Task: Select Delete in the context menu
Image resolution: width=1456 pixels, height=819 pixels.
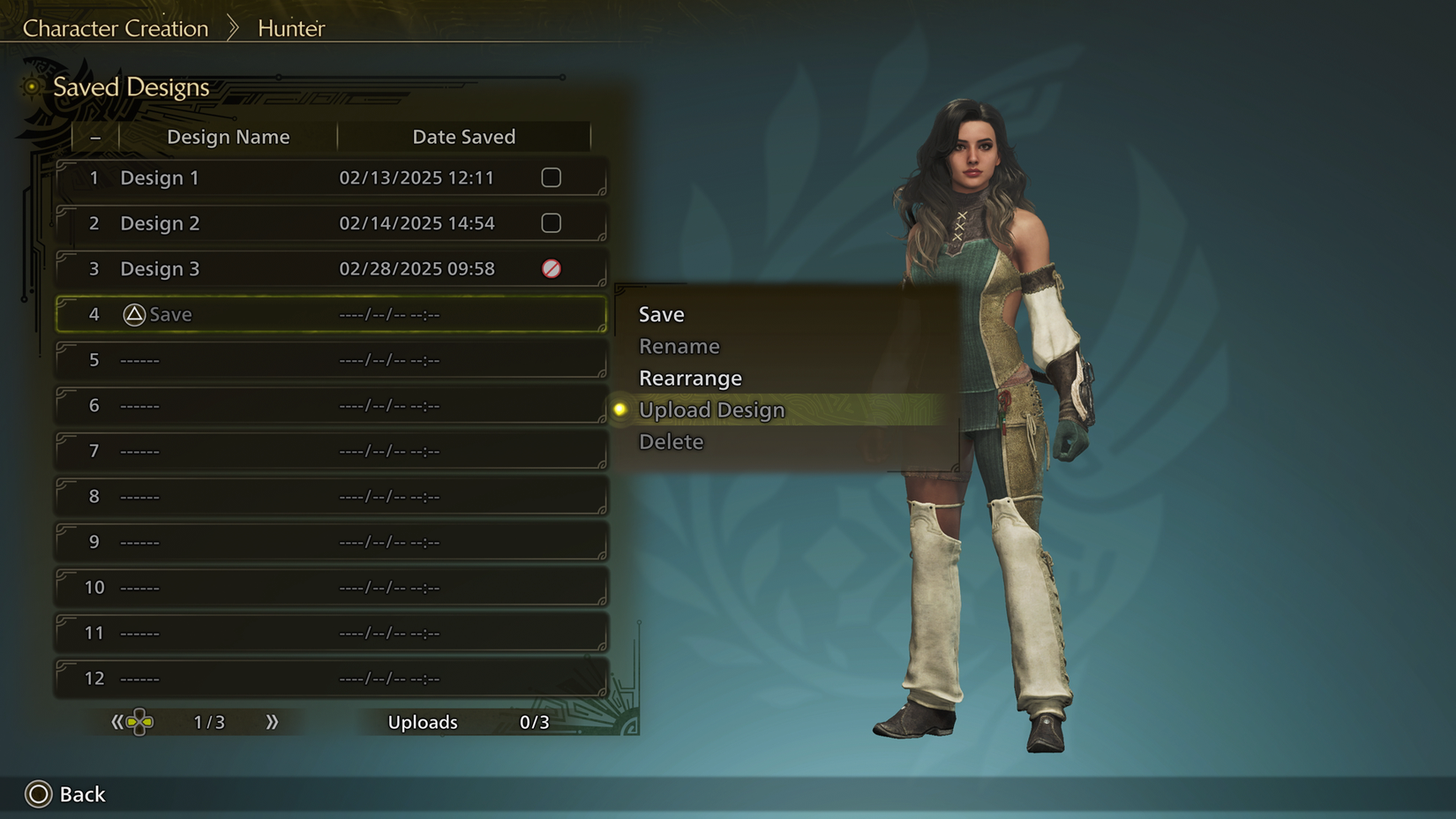Action: click(x=671, y=441)
